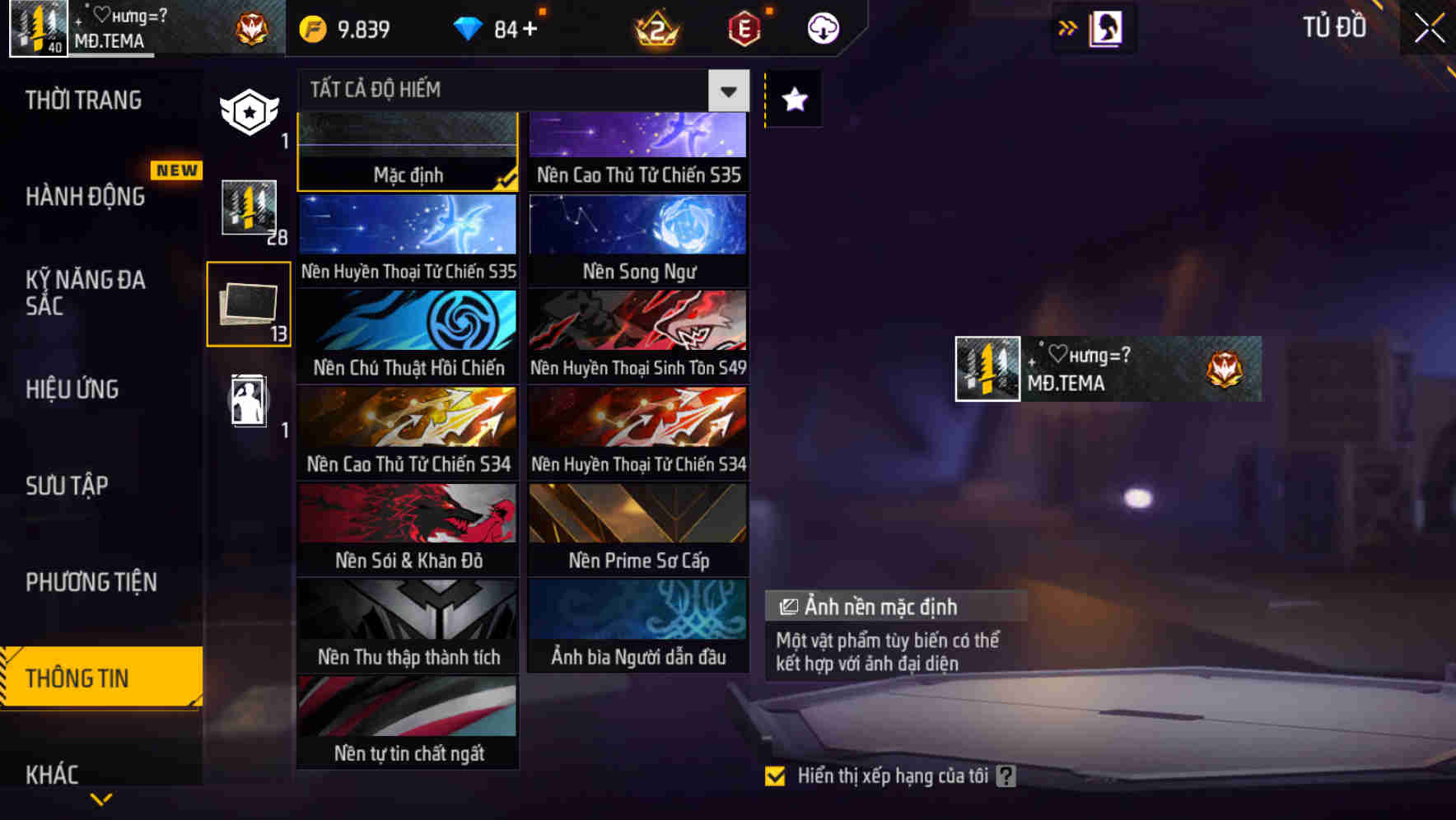This screenshot has height=820, width=1456.
Task: Switch to the THỜI TRANG tab
Action: [82, 100]
